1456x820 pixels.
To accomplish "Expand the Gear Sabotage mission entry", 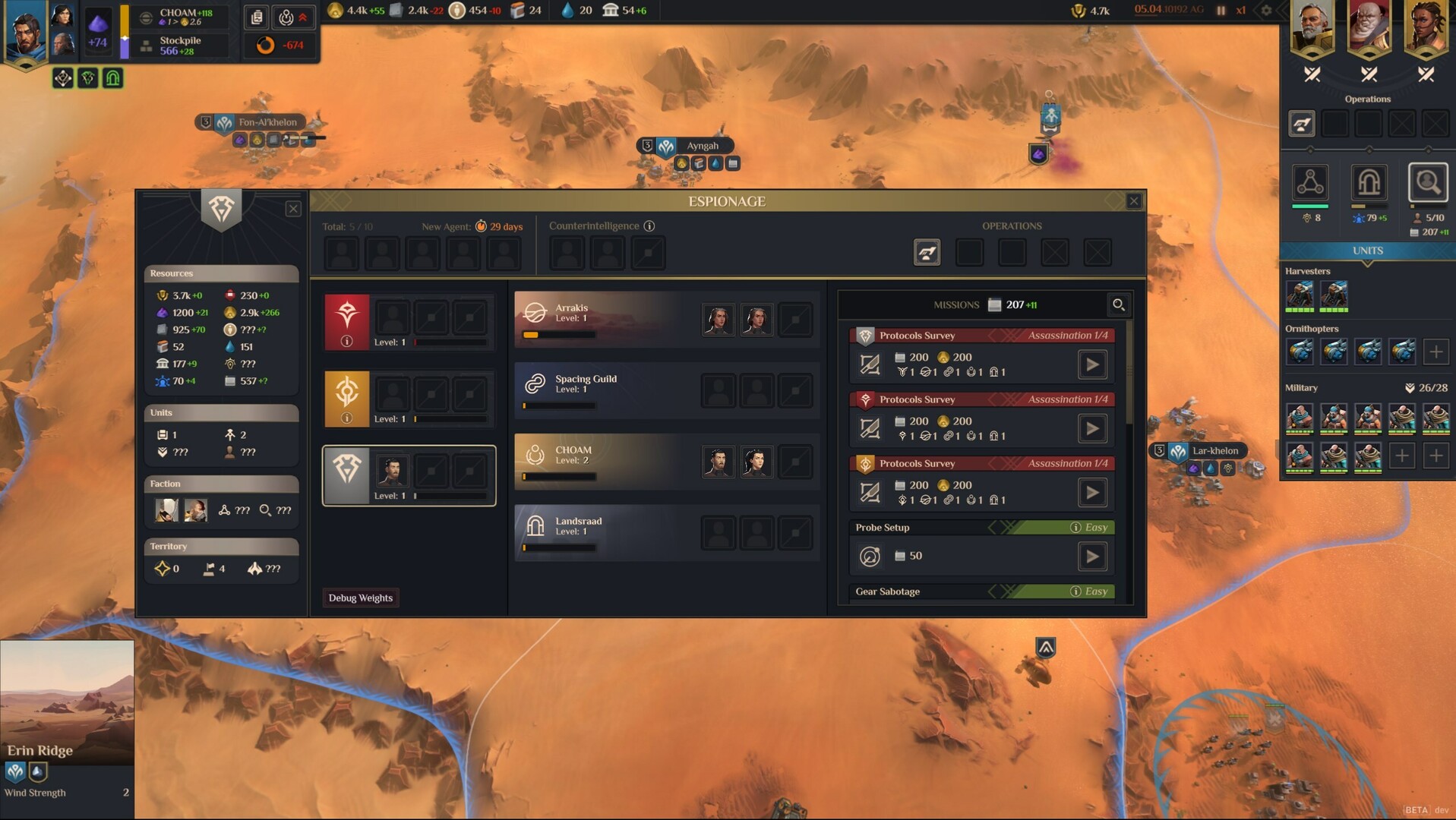I will pos(981,591).
